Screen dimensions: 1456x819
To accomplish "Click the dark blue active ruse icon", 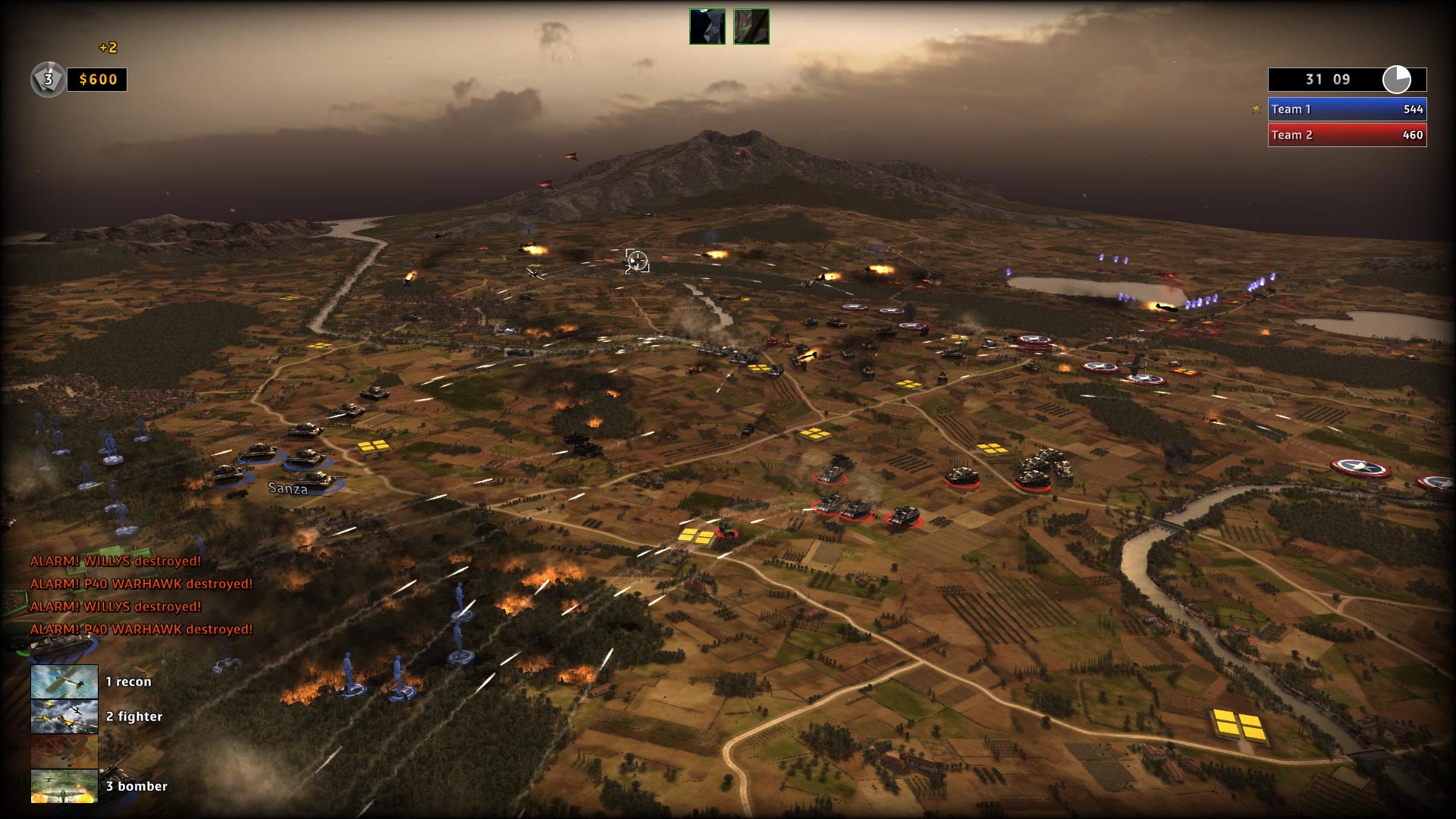I will click(707, 27).
